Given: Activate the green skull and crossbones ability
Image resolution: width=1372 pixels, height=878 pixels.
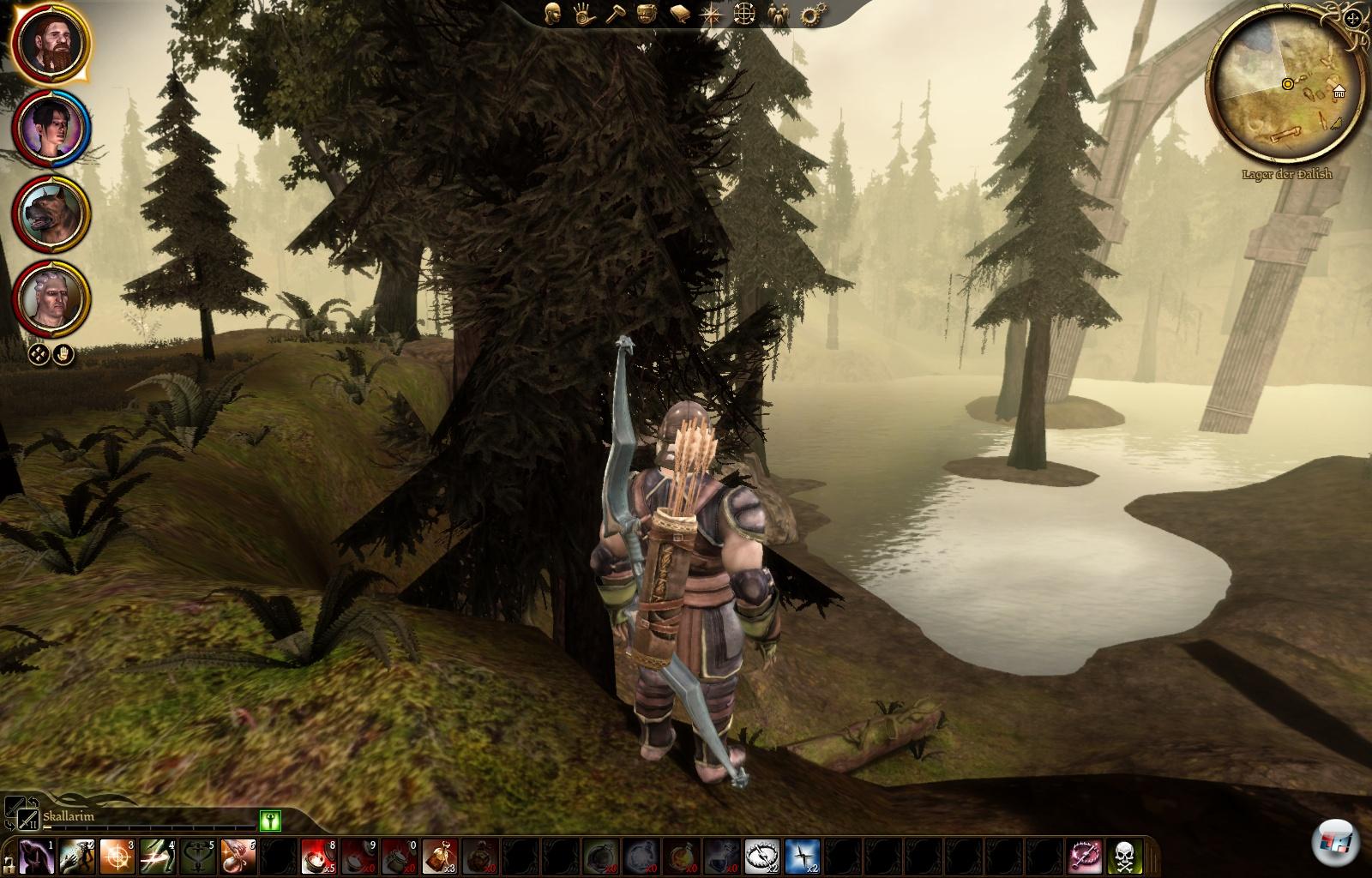Looking at the screenshot, I should point(1123,857).
